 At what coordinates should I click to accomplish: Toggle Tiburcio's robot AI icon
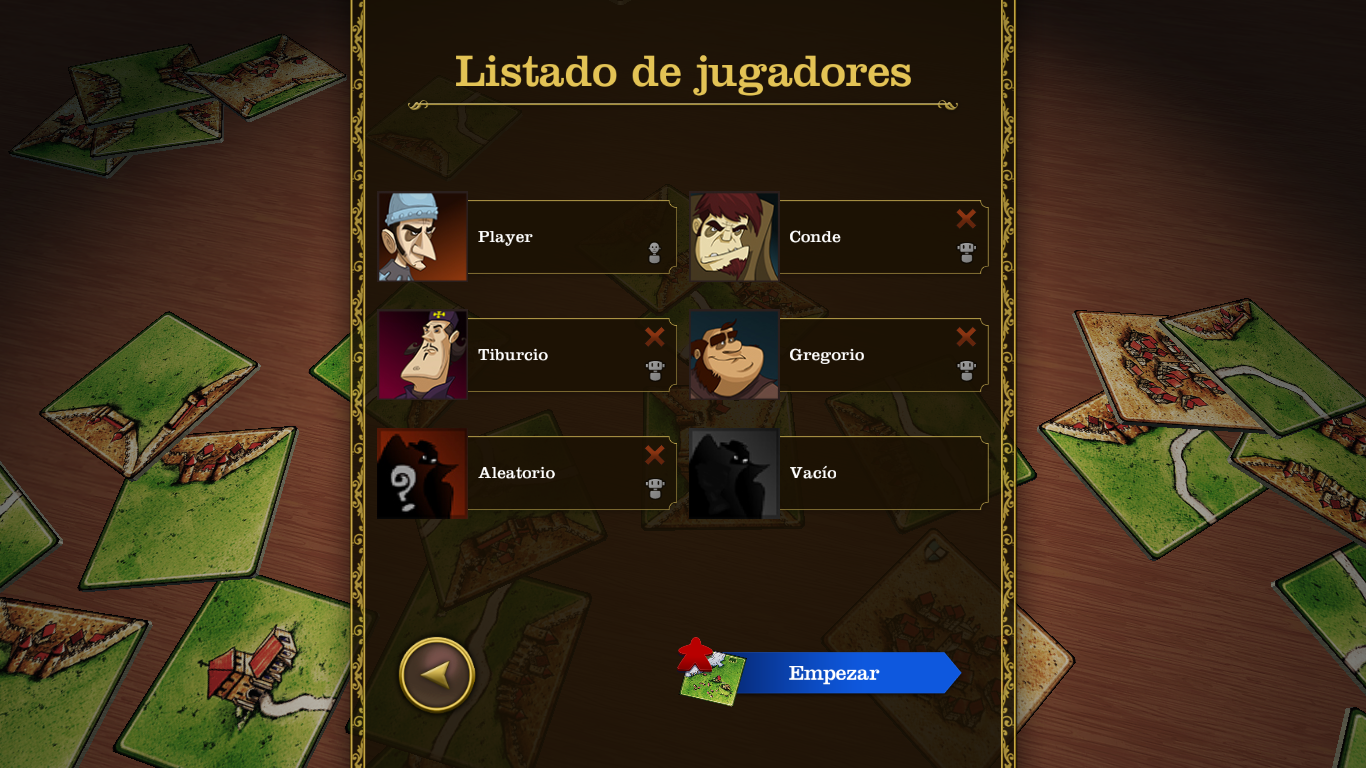point(654,371)
